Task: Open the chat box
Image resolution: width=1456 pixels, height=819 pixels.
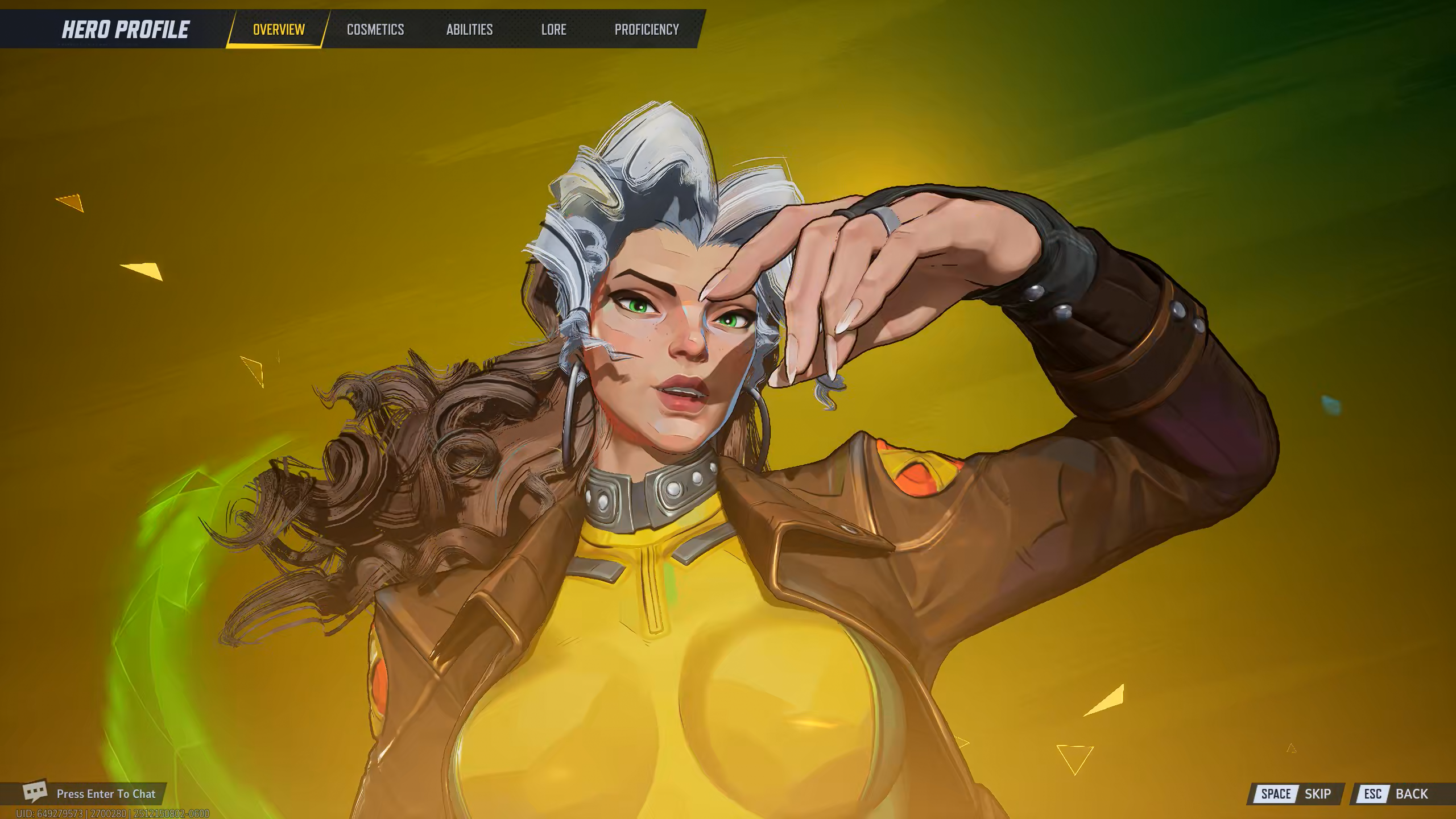Action: pos(91,793)
